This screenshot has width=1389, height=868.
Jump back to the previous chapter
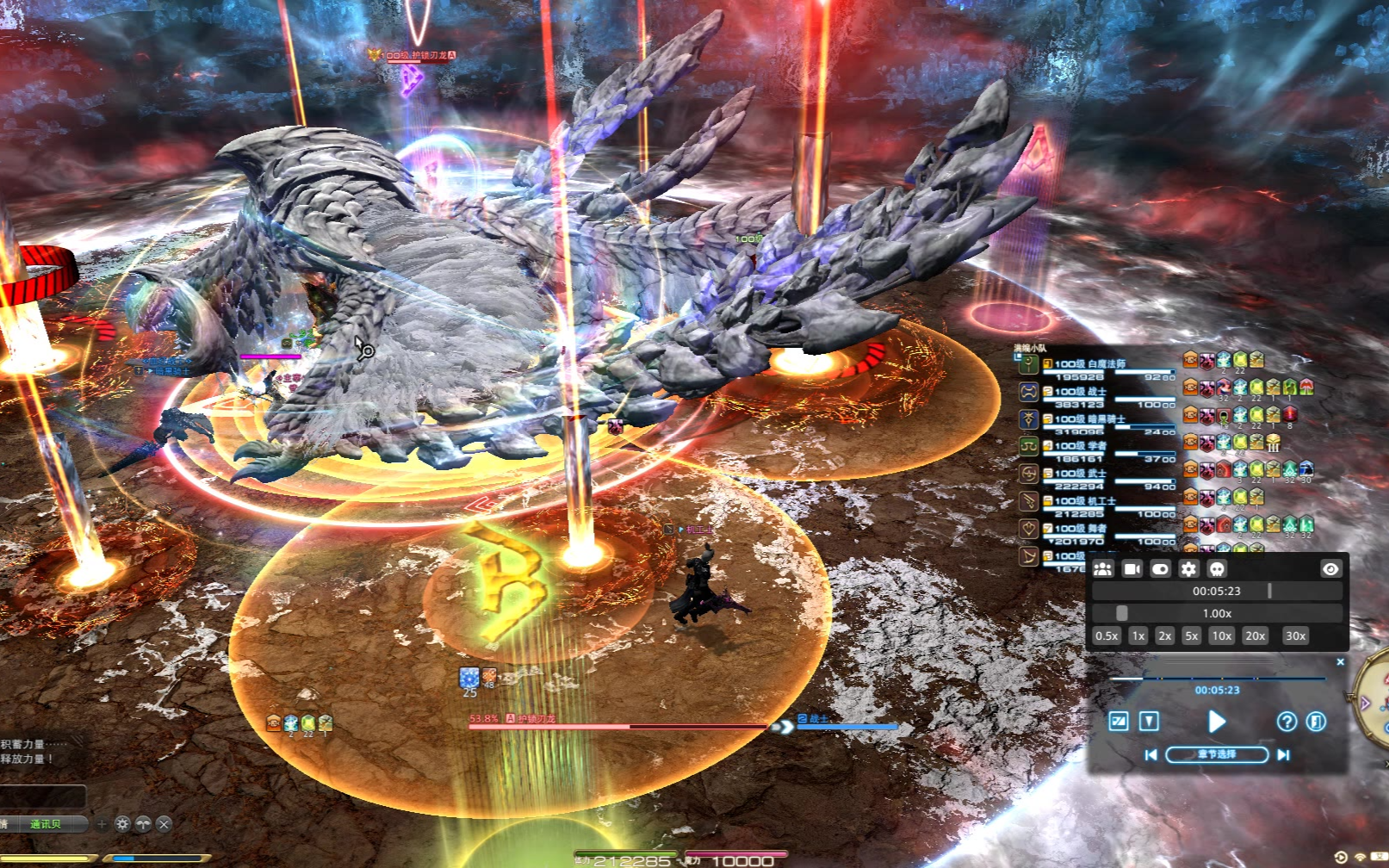[x=1150, y=754]
